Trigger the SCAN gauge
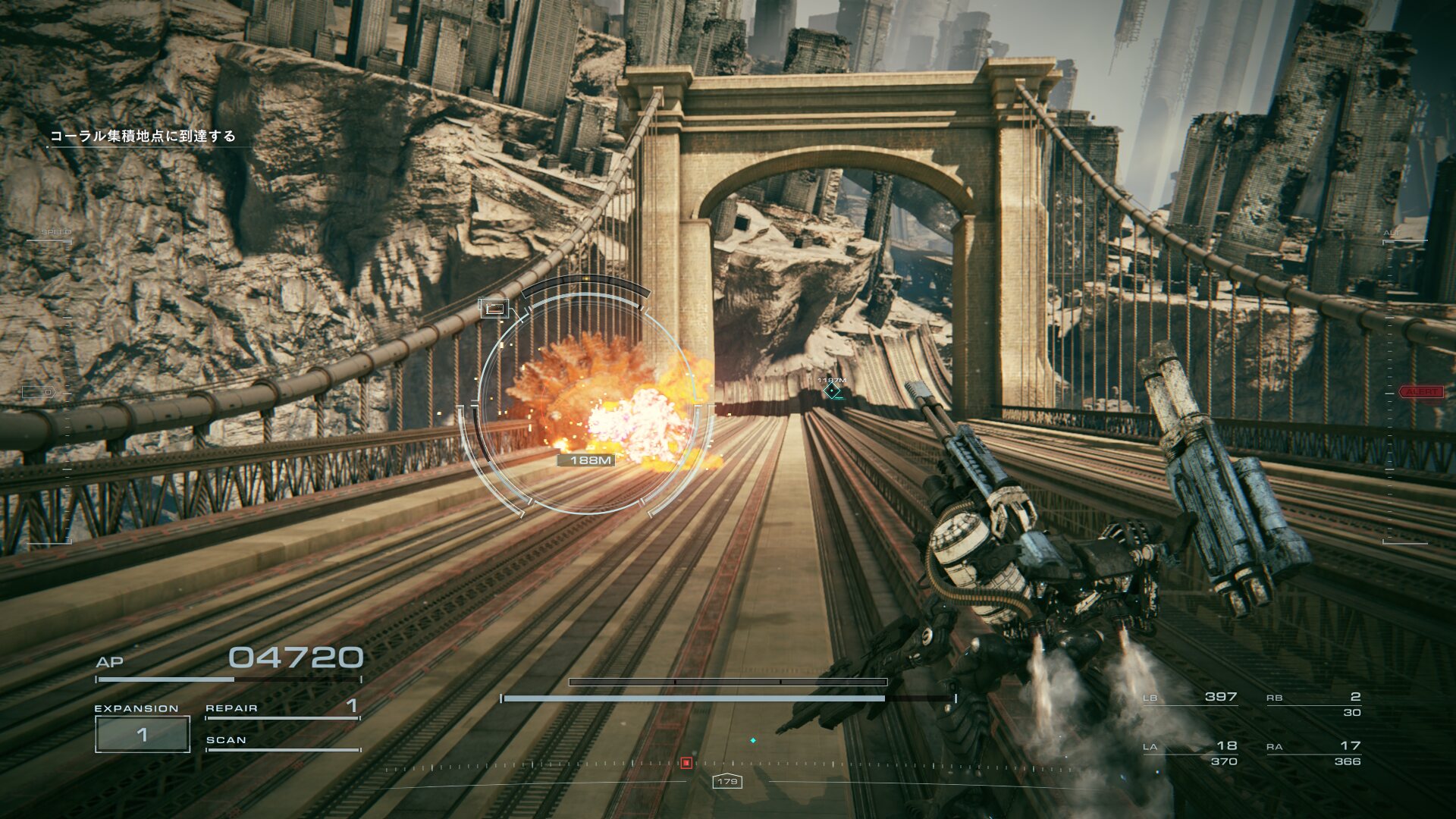The height and width of the screenshot is (819, 1456). click(x=281, y=742)
